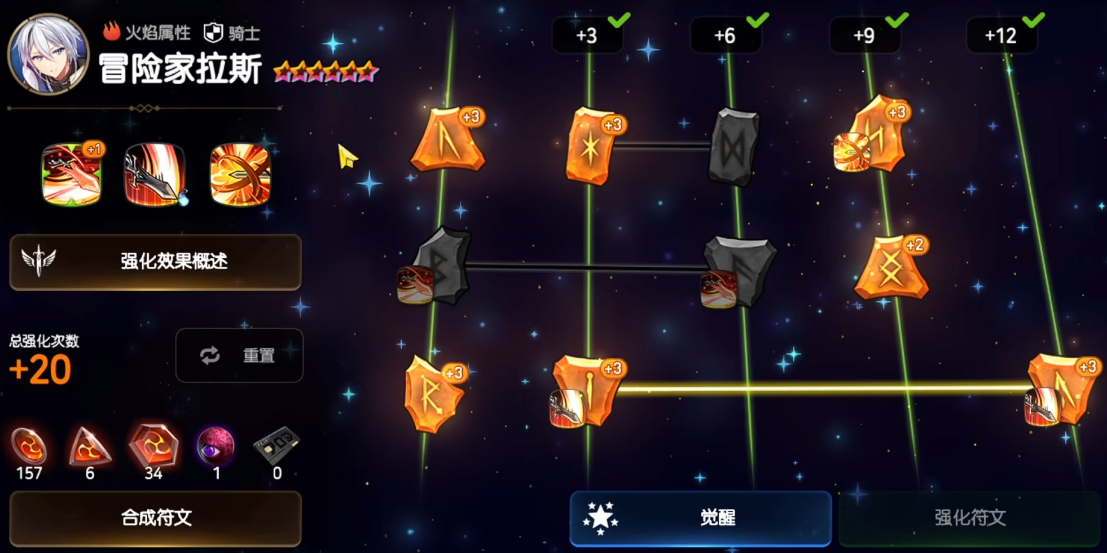
Task: Open the 强化效果概述 enhancement overview
Action: [155, 262]
